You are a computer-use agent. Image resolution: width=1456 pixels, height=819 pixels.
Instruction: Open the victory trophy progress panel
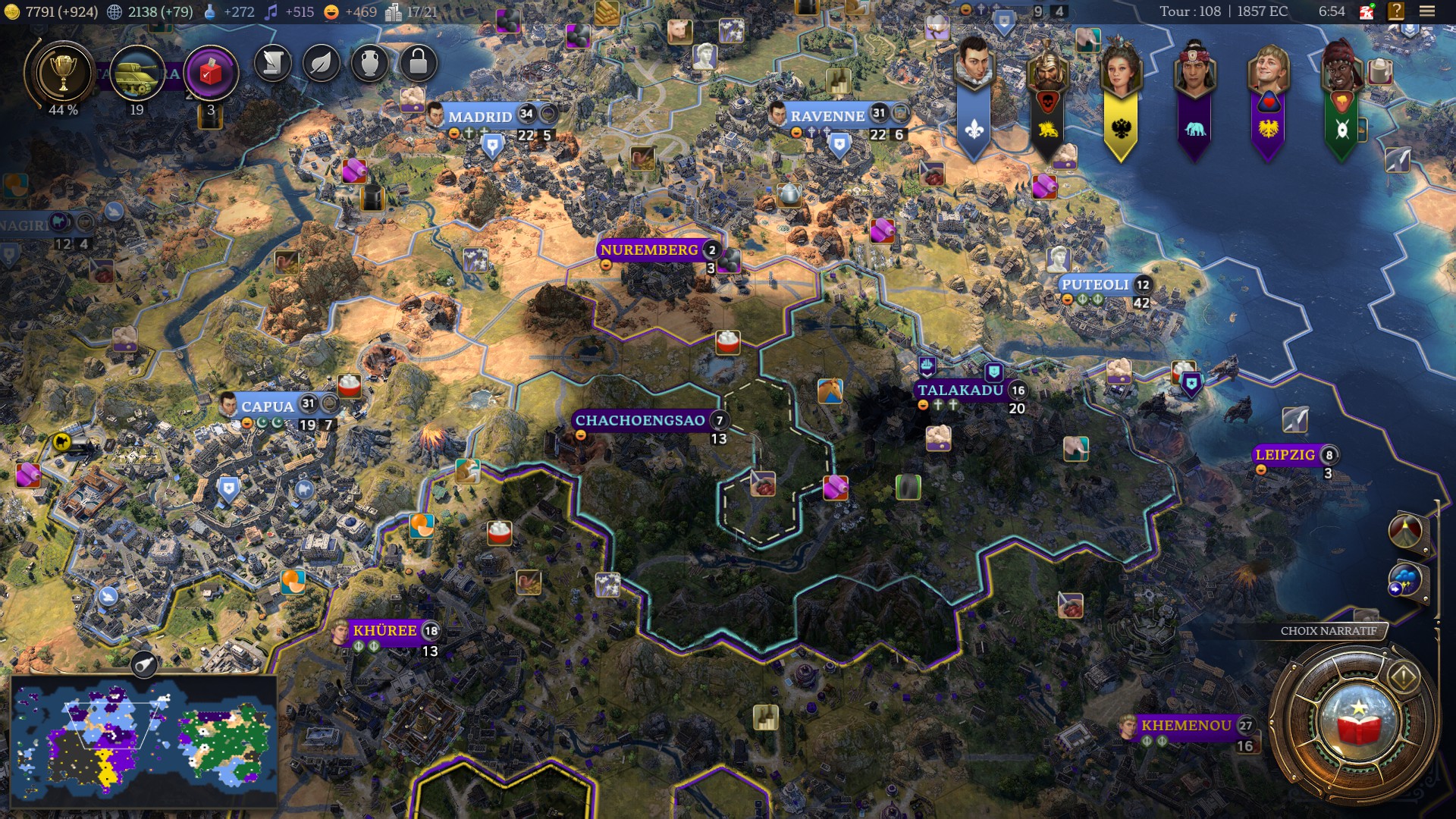pyautogui.click(x=62, y=74)
